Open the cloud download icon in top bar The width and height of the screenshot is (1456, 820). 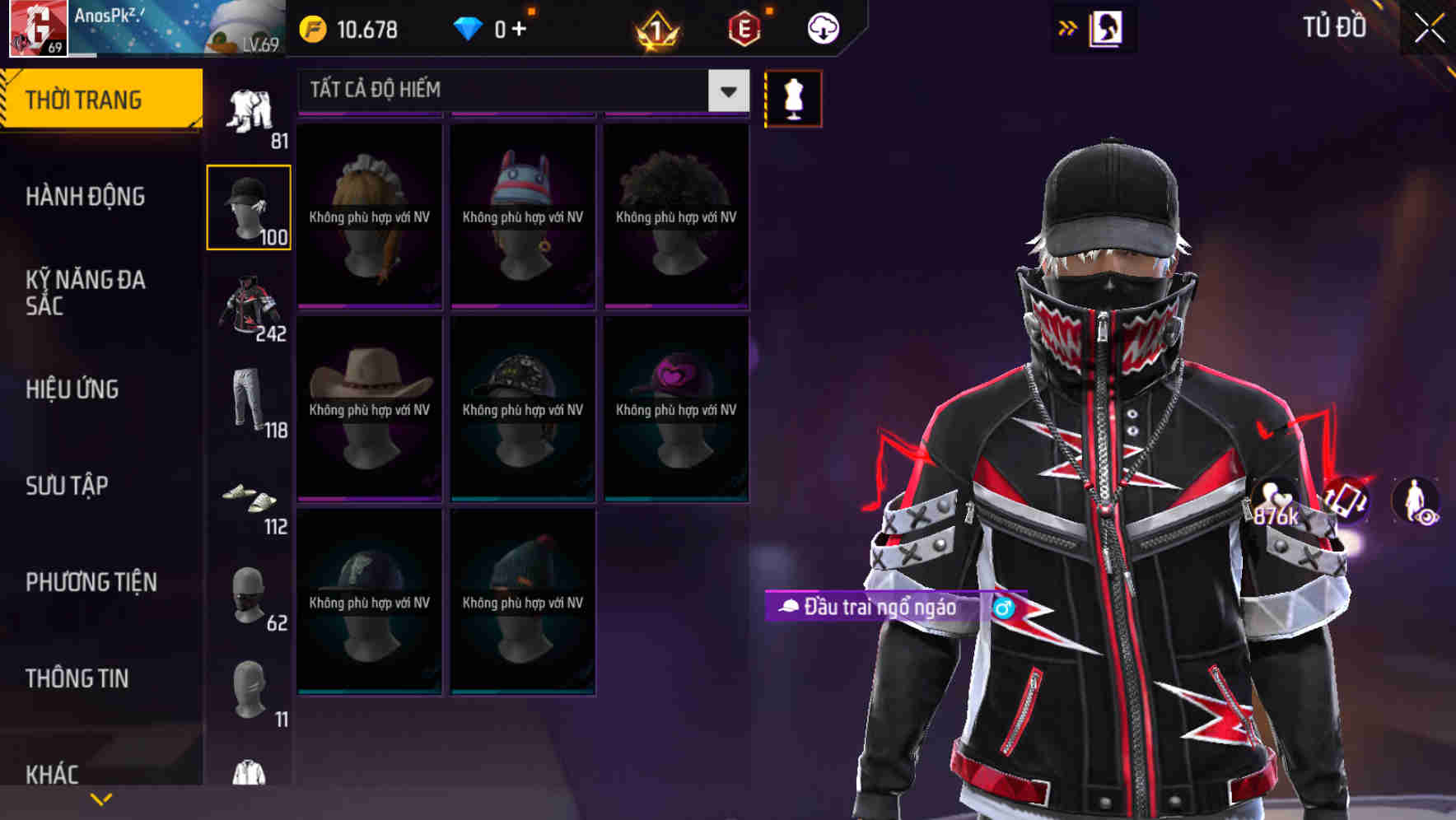click(x=822, y=27)
